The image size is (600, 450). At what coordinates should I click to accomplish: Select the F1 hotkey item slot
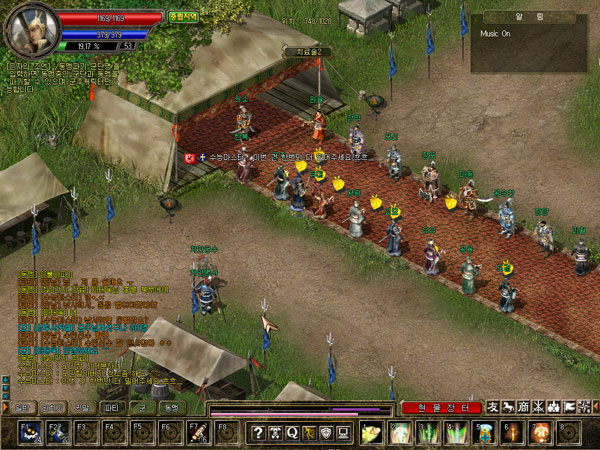click(30, 432)
